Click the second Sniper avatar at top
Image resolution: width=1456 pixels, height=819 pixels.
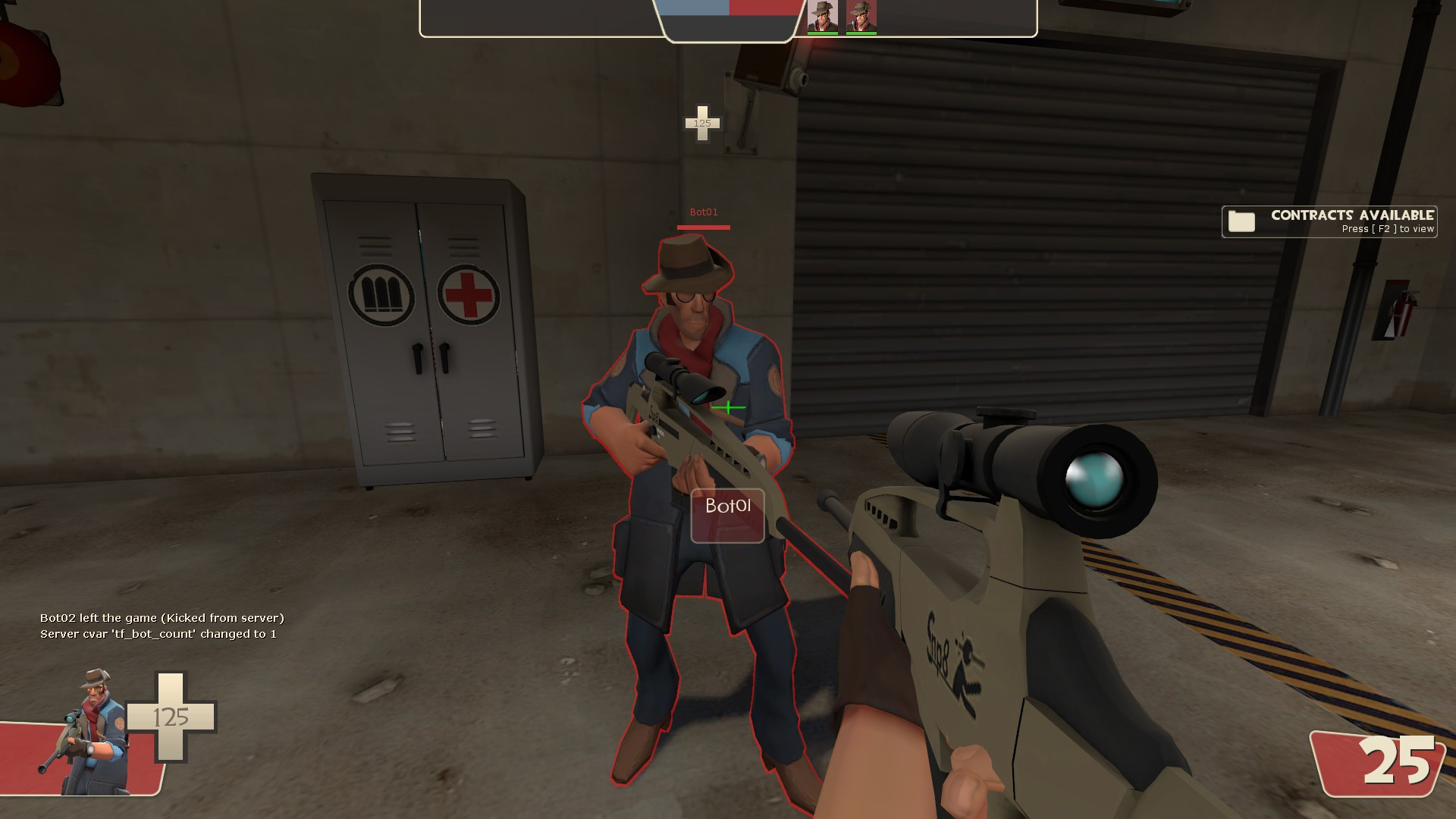tap(862, 14)
